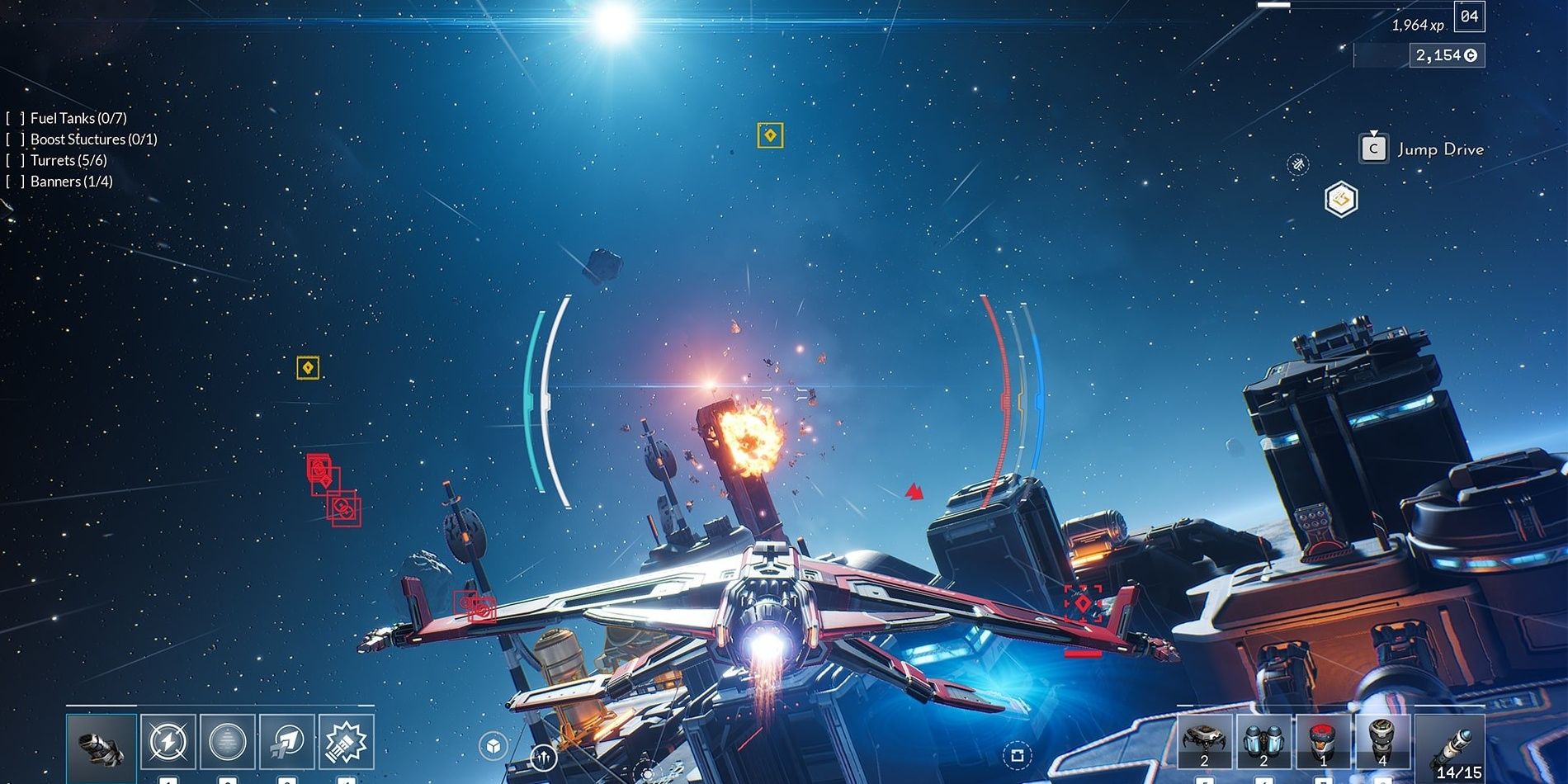Viewport: 1568px width, 784px height.
Task: Activate the lightning bolt device ability
Action: click(168, 742)
